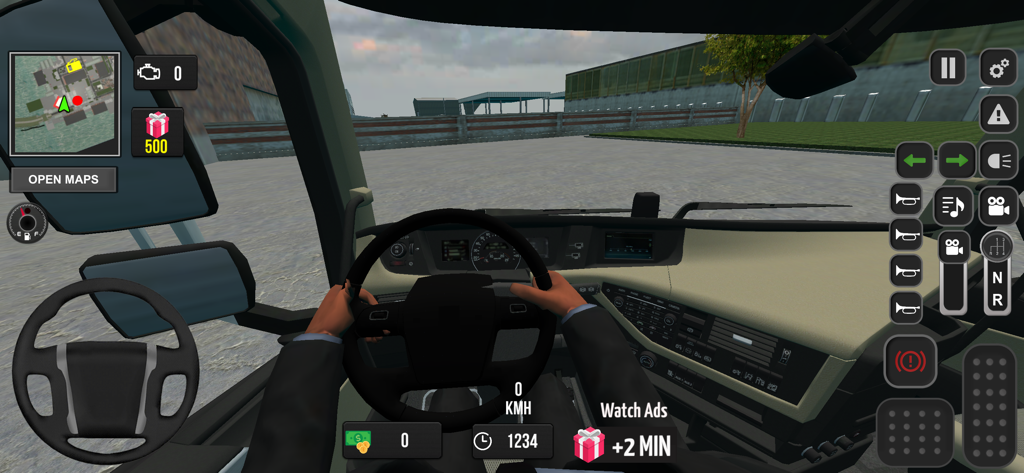Open the music playlist button
The image size is (1024, 473).
953,206
